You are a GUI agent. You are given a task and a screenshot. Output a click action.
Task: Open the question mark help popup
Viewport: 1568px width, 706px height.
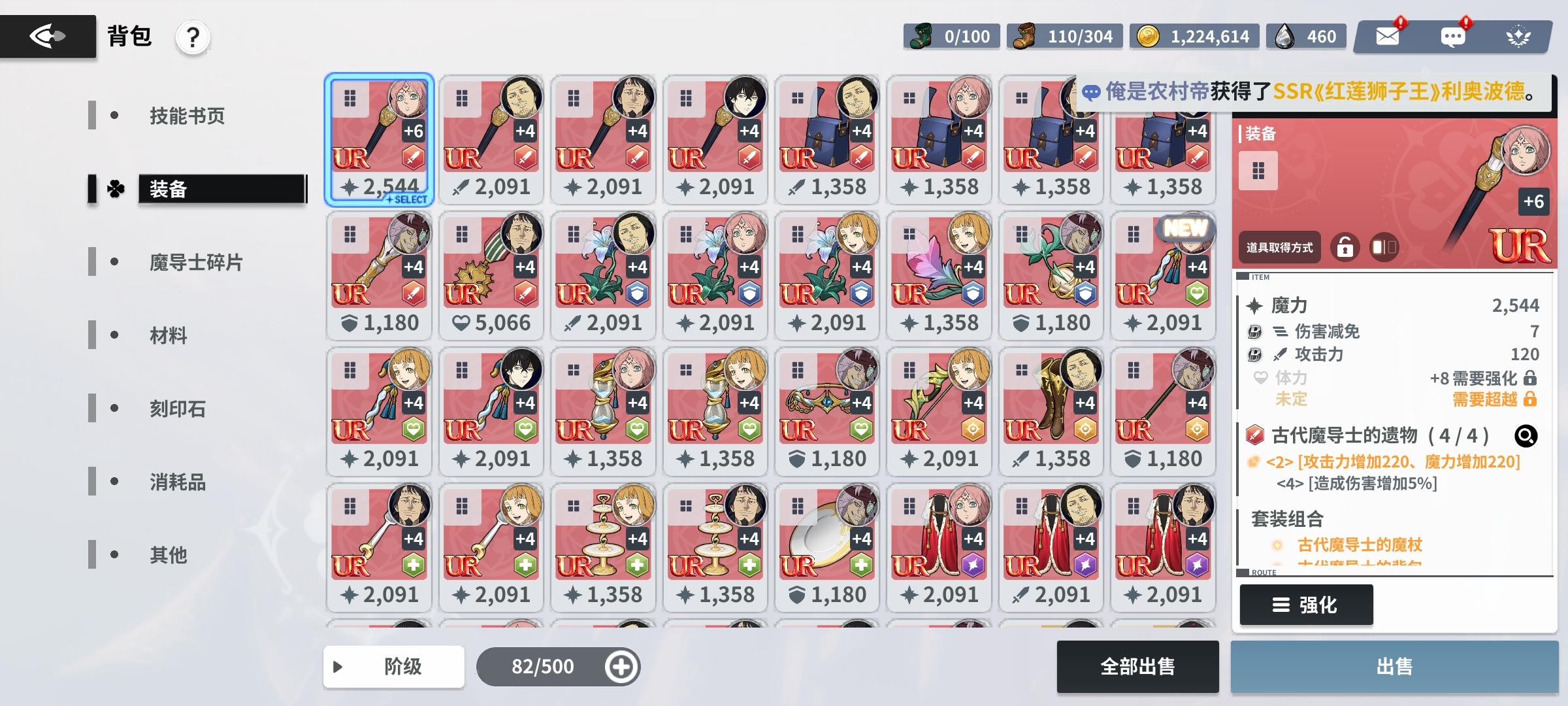(x=191, y=37)
